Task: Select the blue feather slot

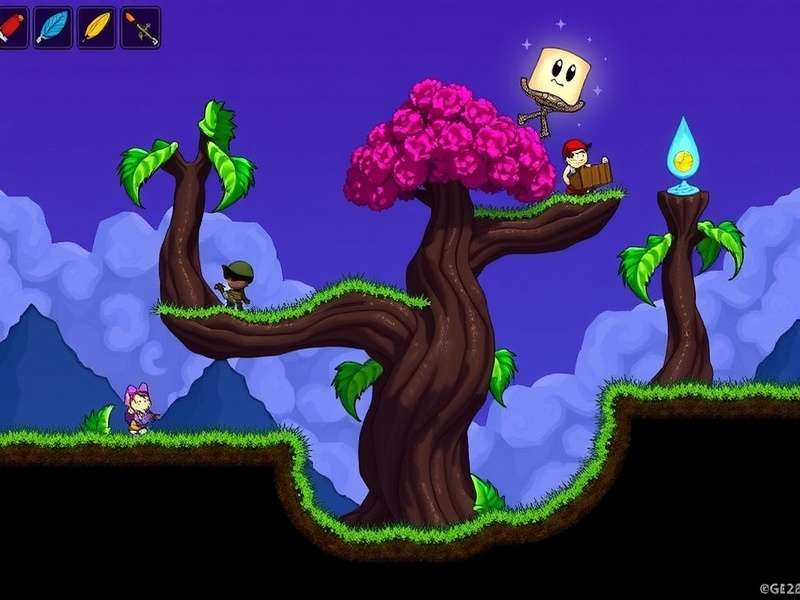Action: tap(52, 27)
